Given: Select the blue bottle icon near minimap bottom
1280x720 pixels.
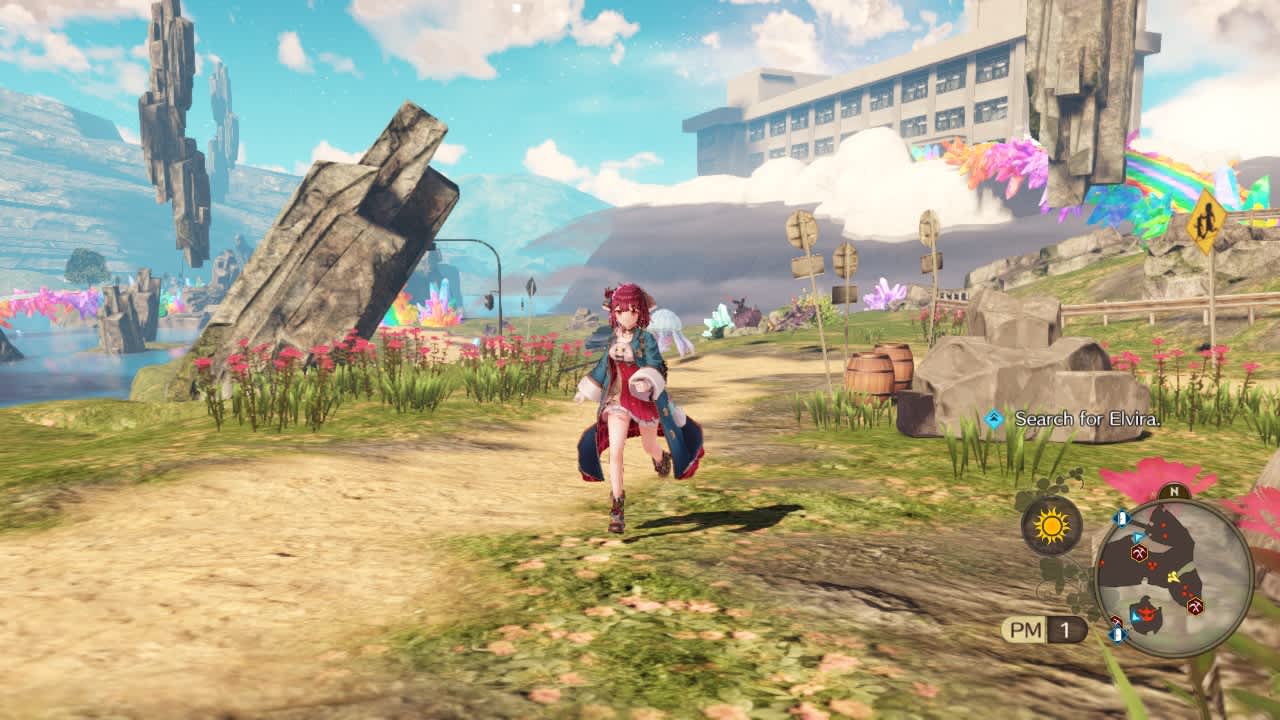Looking at the screenshot, I should click(1116, 632).
